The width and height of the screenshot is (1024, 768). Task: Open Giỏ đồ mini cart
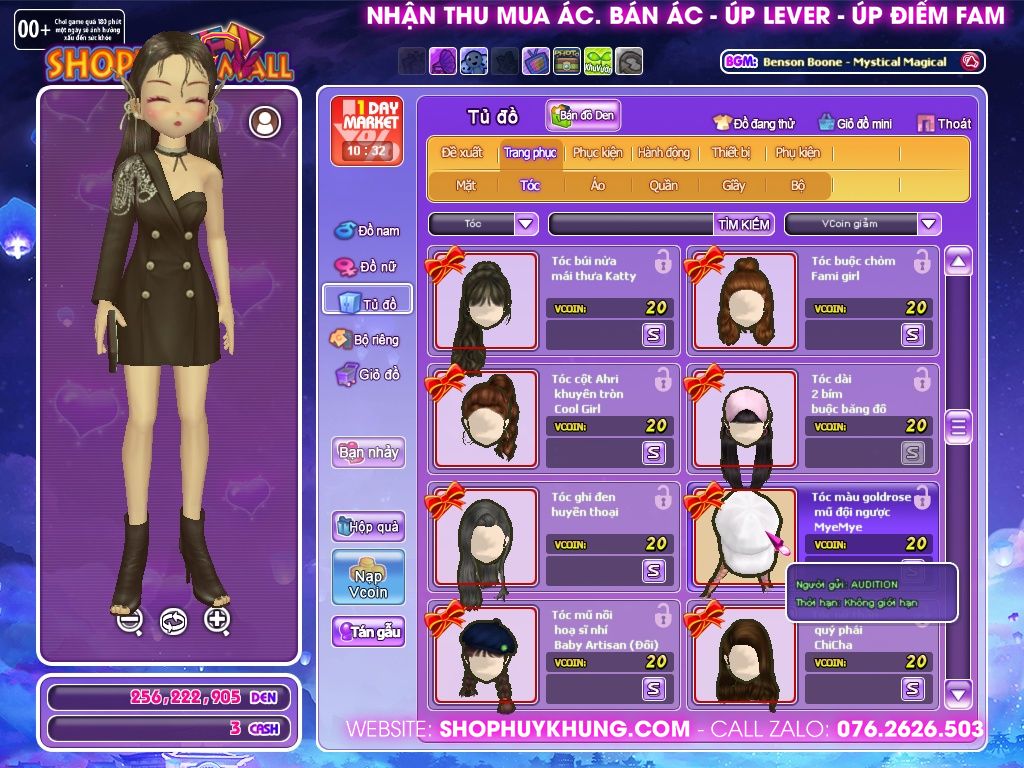pos(855,124)
